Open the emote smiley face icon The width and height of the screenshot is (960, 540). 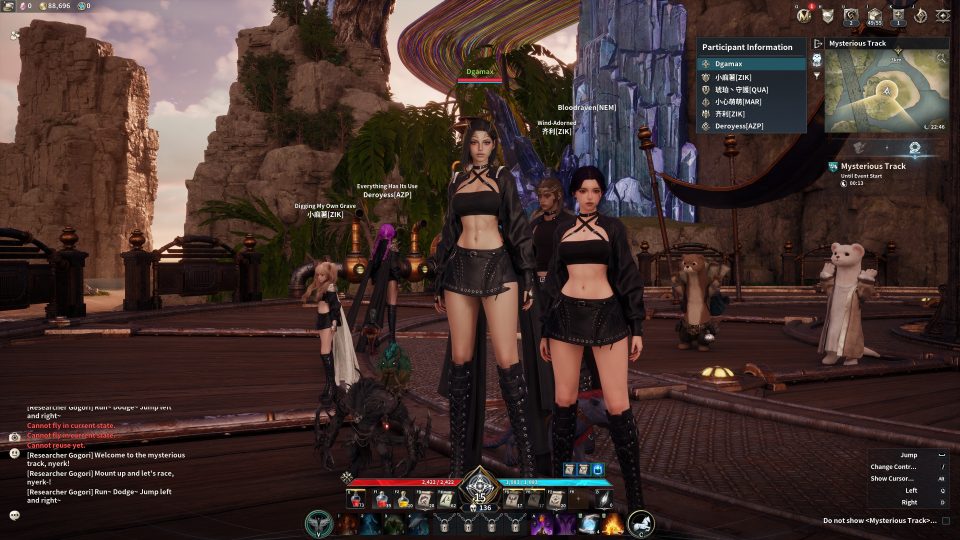click(x=14, y=453)
